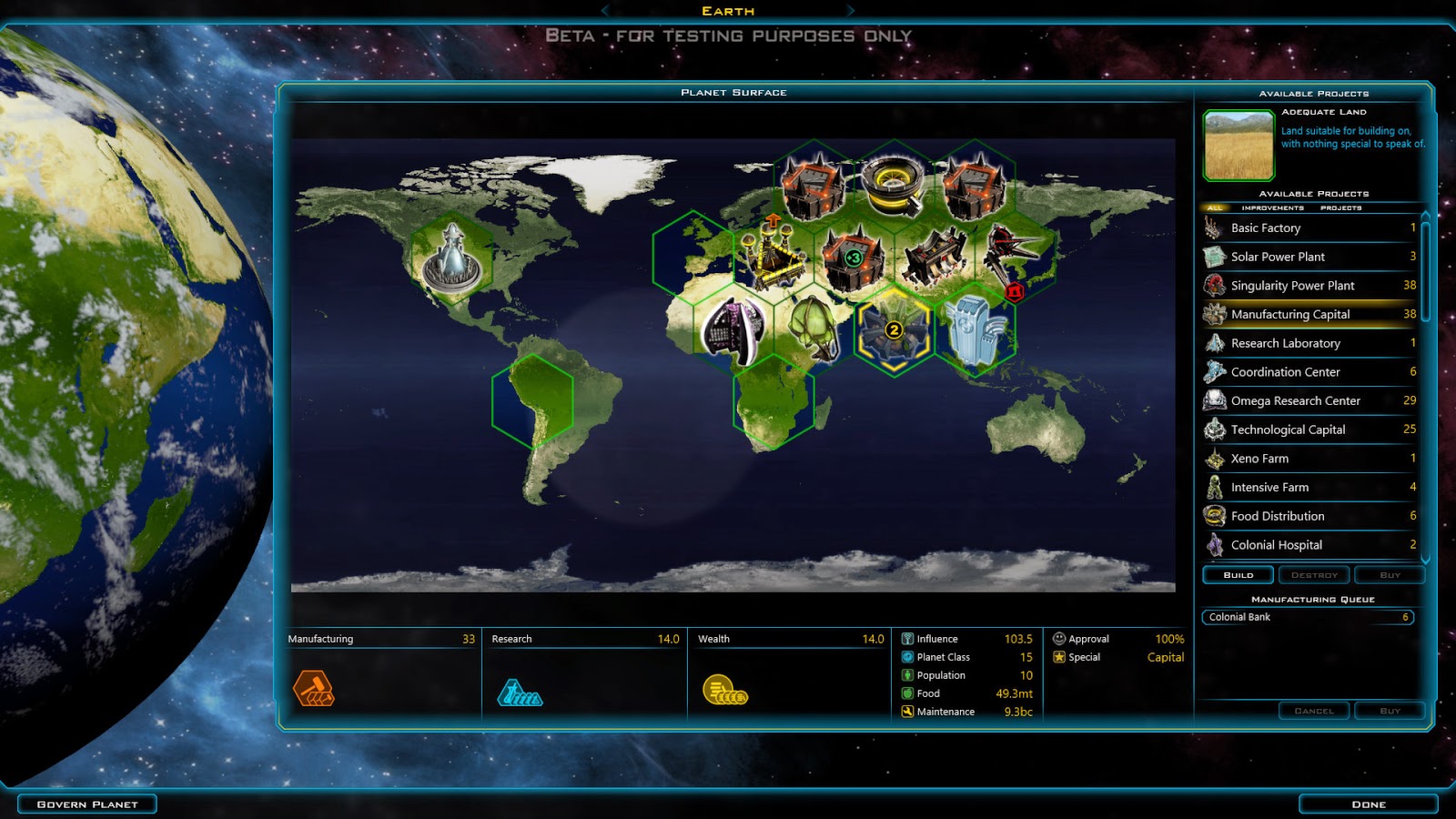Select Colonial Bank in the manufacturing queue
This screenshot has height=819, width=1456.
[1307, 617]
